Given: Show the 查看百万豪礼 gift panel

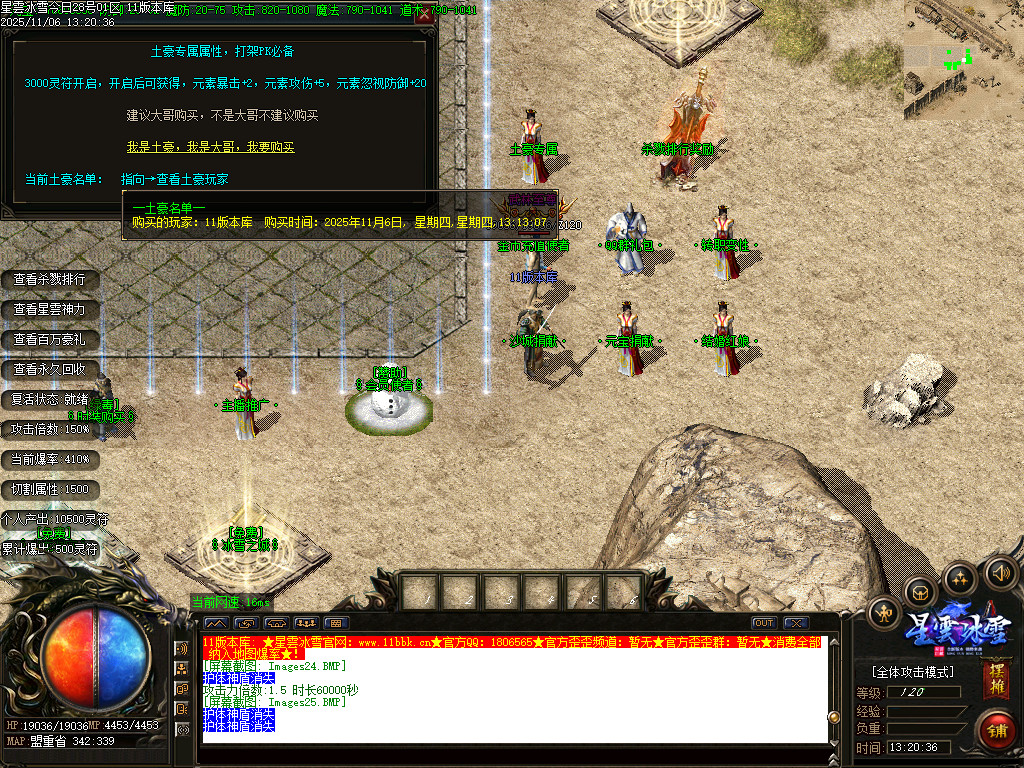Looking at the screenshot, I should pos(50,340).
